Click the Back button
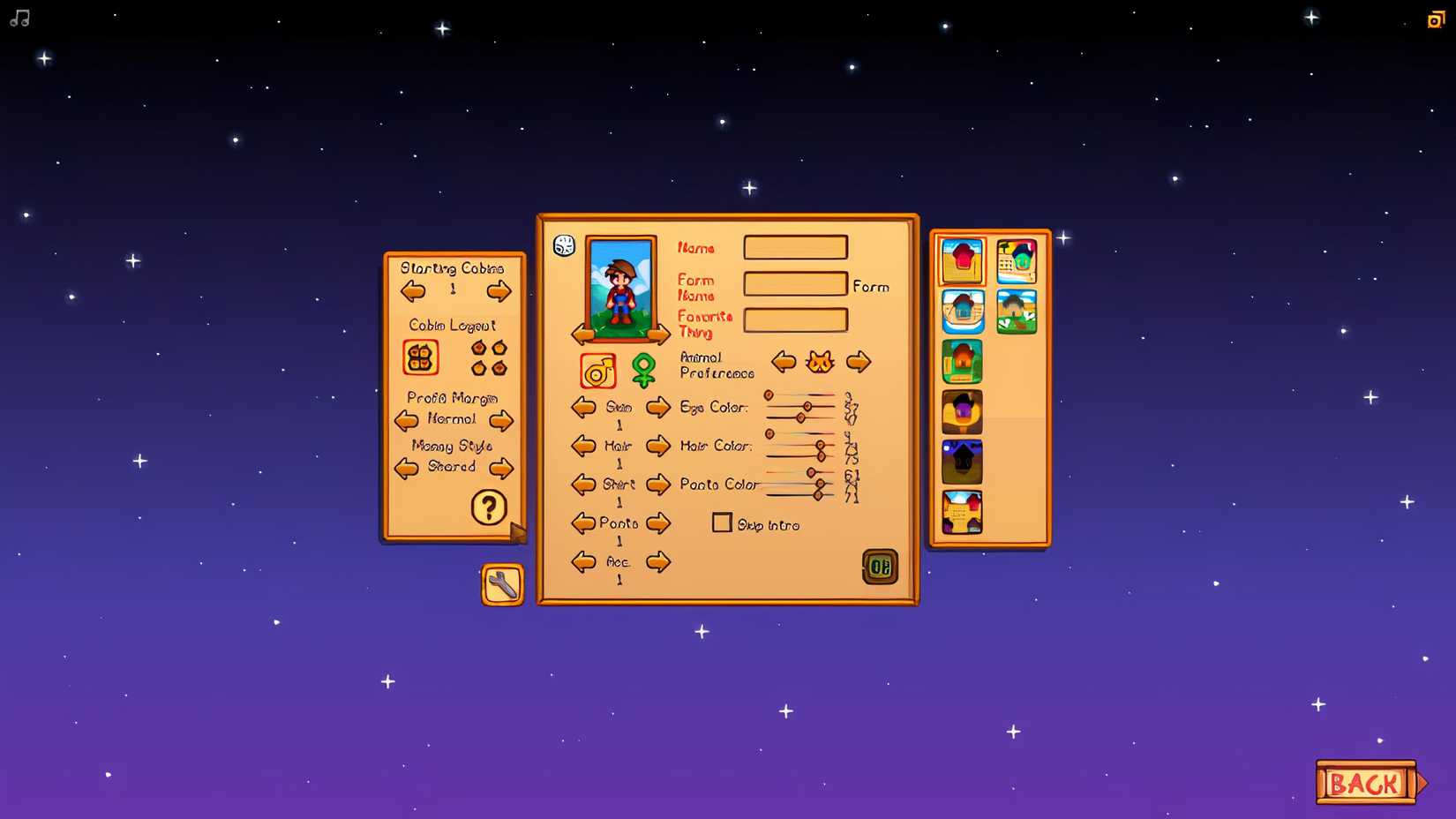Screen dimensions: 1456x819 click(x=1367, y=782)
